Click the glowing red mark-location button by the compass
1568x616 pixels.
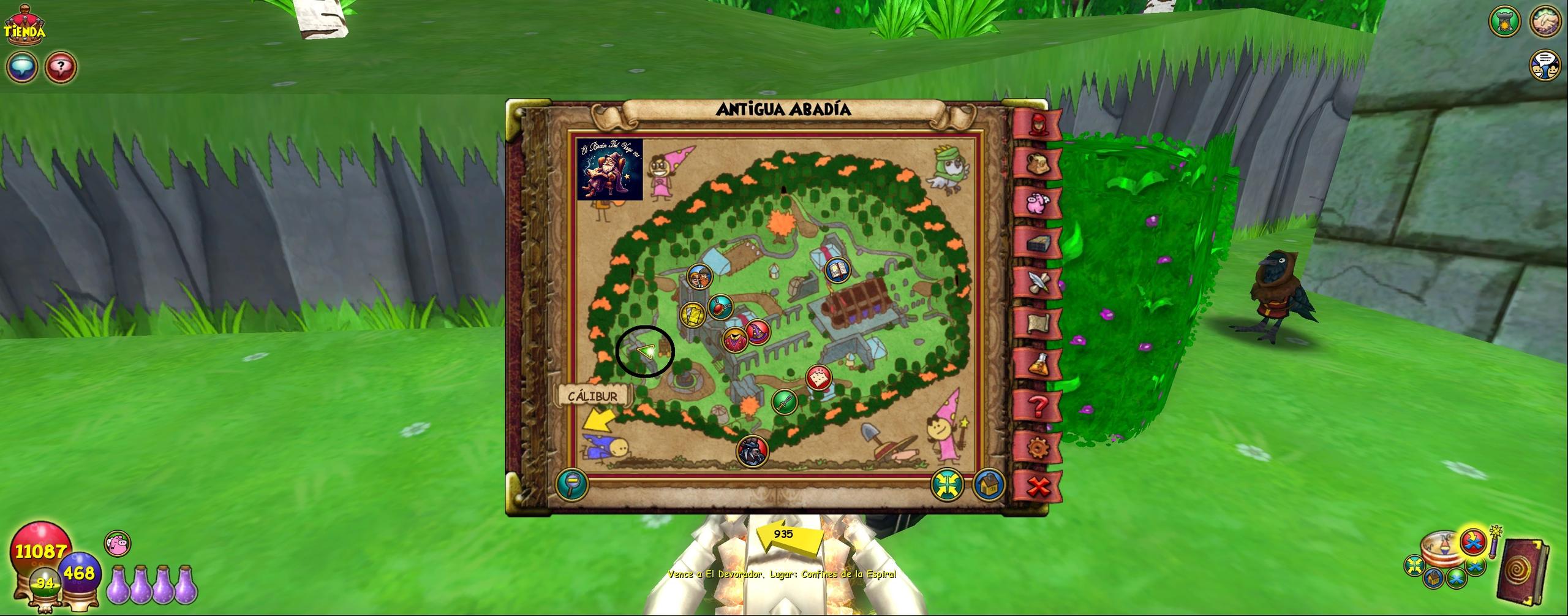click(1474, 541)
